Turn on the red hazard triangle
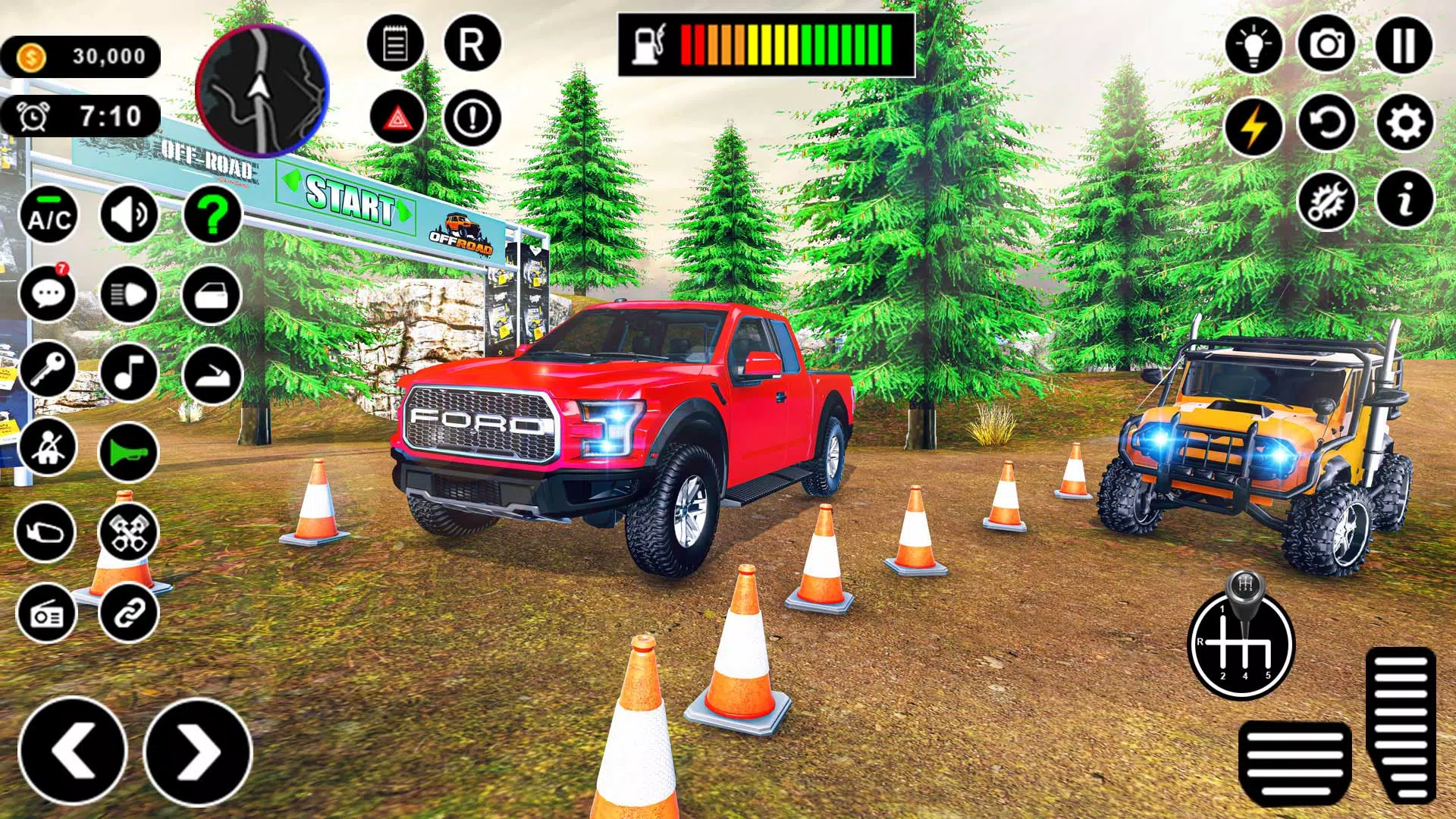Image resolution: width=1456 pixels, height=819 pixels. click(397, 118)
